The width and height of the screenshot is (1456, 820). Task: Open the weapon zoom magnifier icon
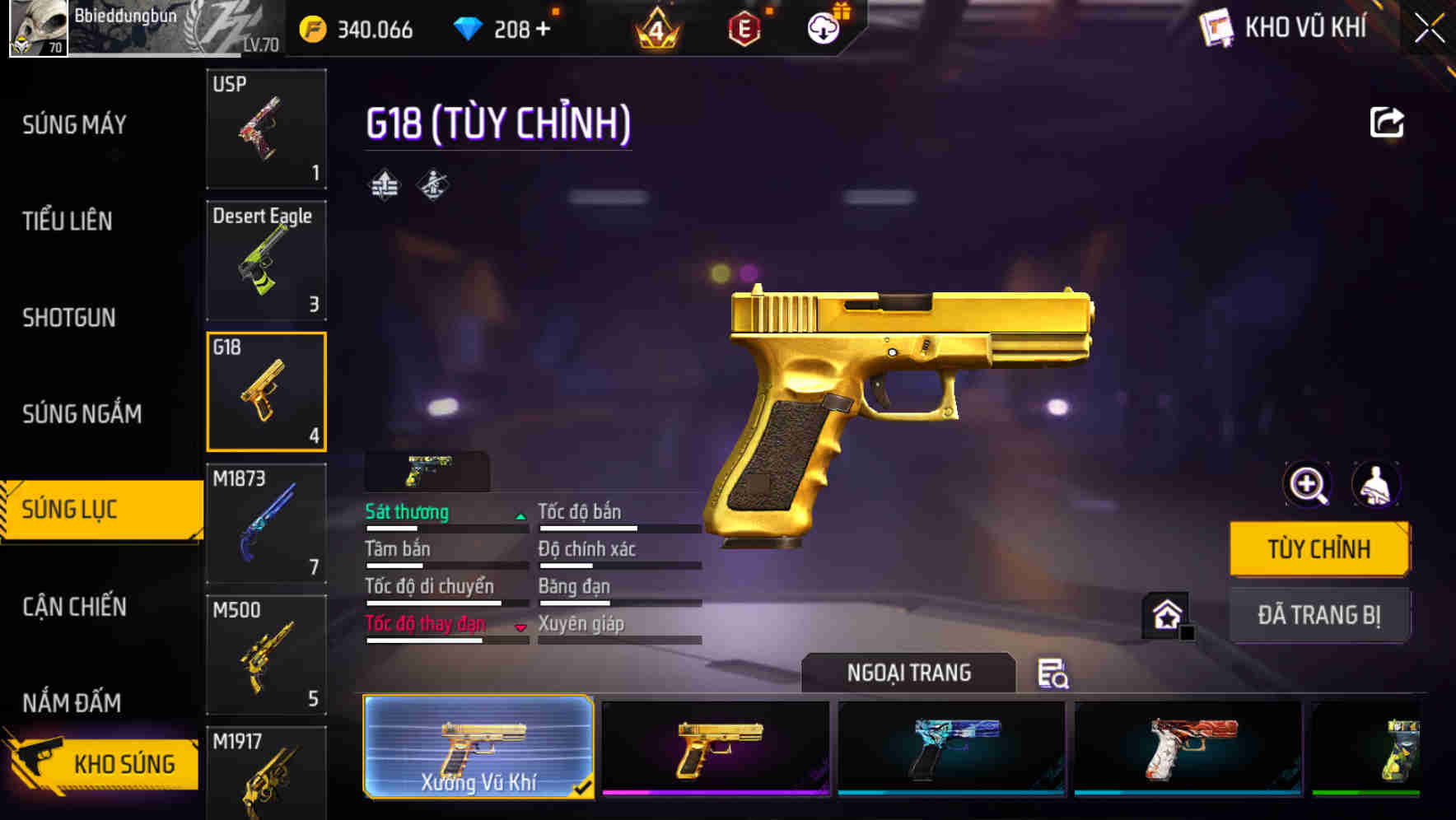(x=1306, y=484)
